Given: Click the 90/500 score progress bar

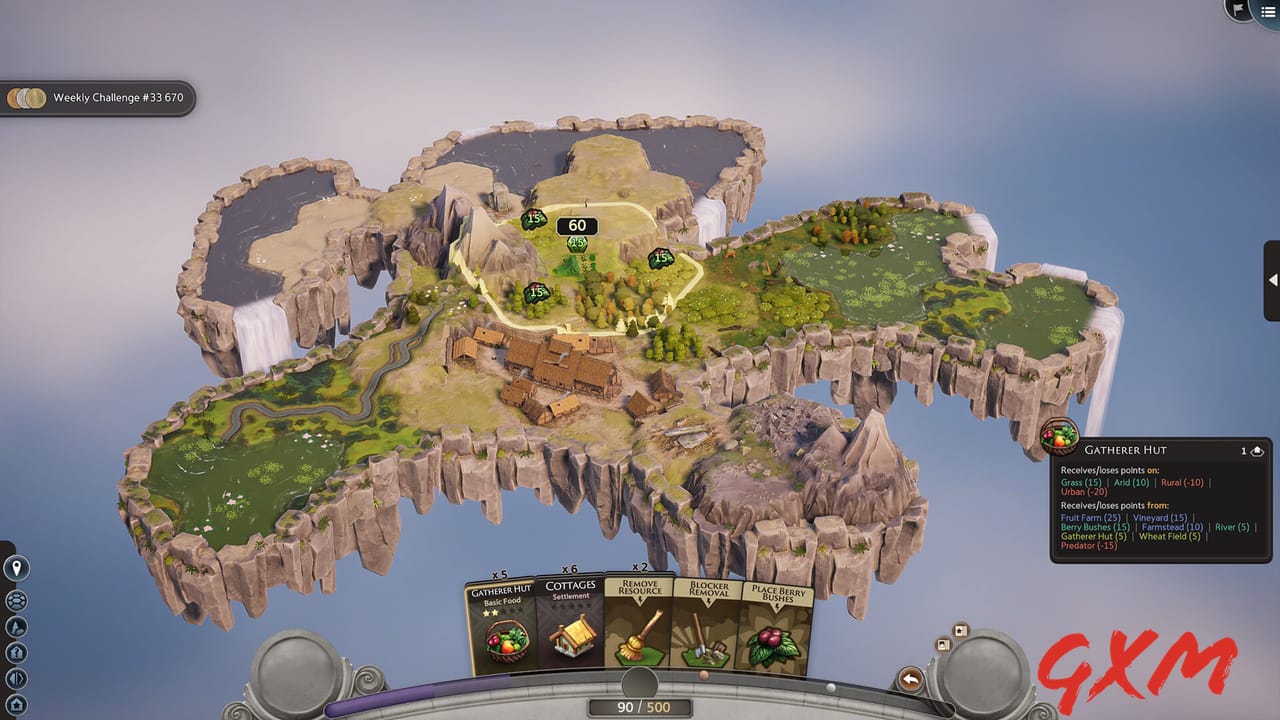Looking at the screenshot, I should [x=640, y=706].
